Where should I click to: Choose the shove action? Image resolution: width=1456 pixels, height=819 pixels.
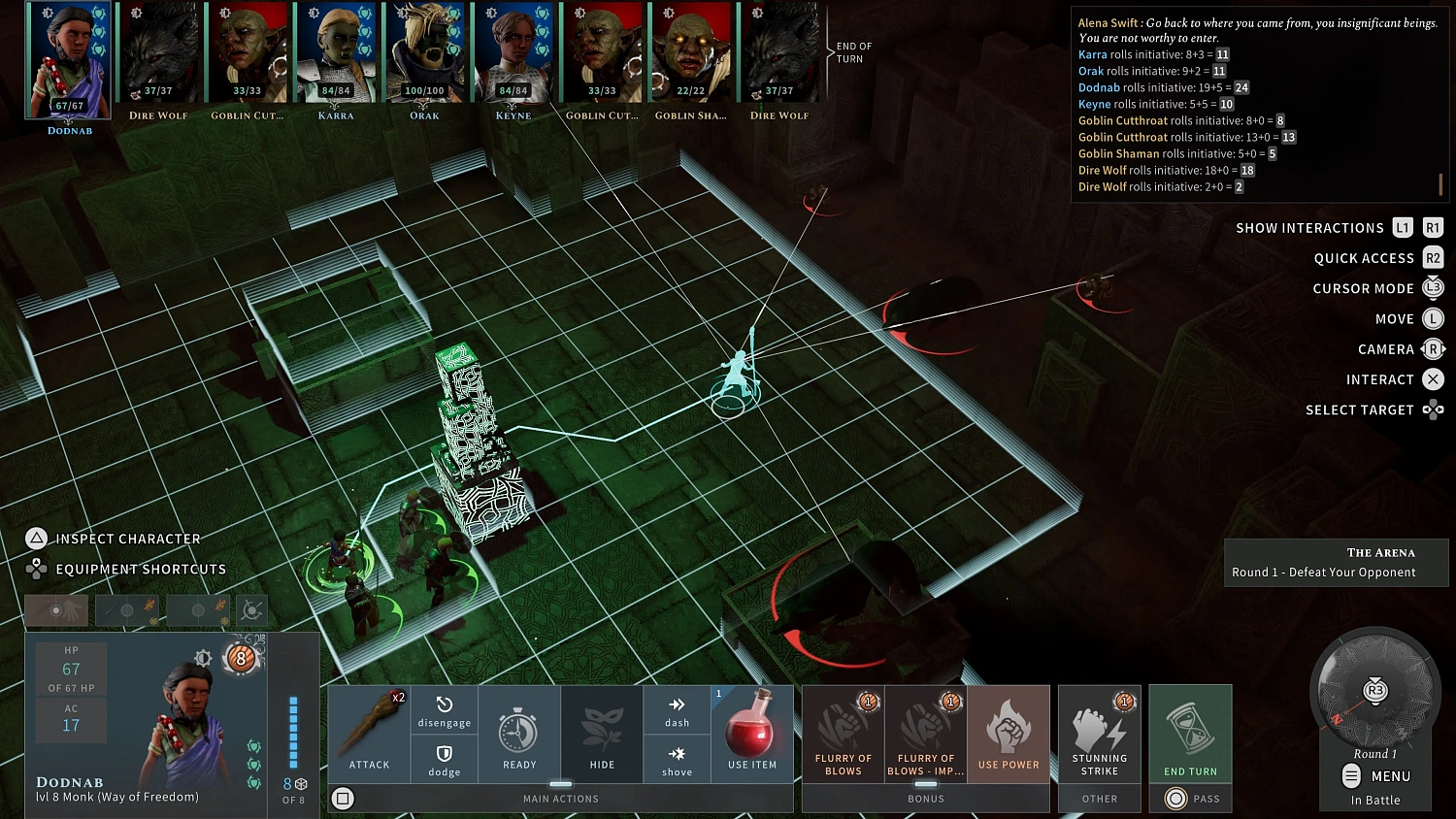coord(678,759)
